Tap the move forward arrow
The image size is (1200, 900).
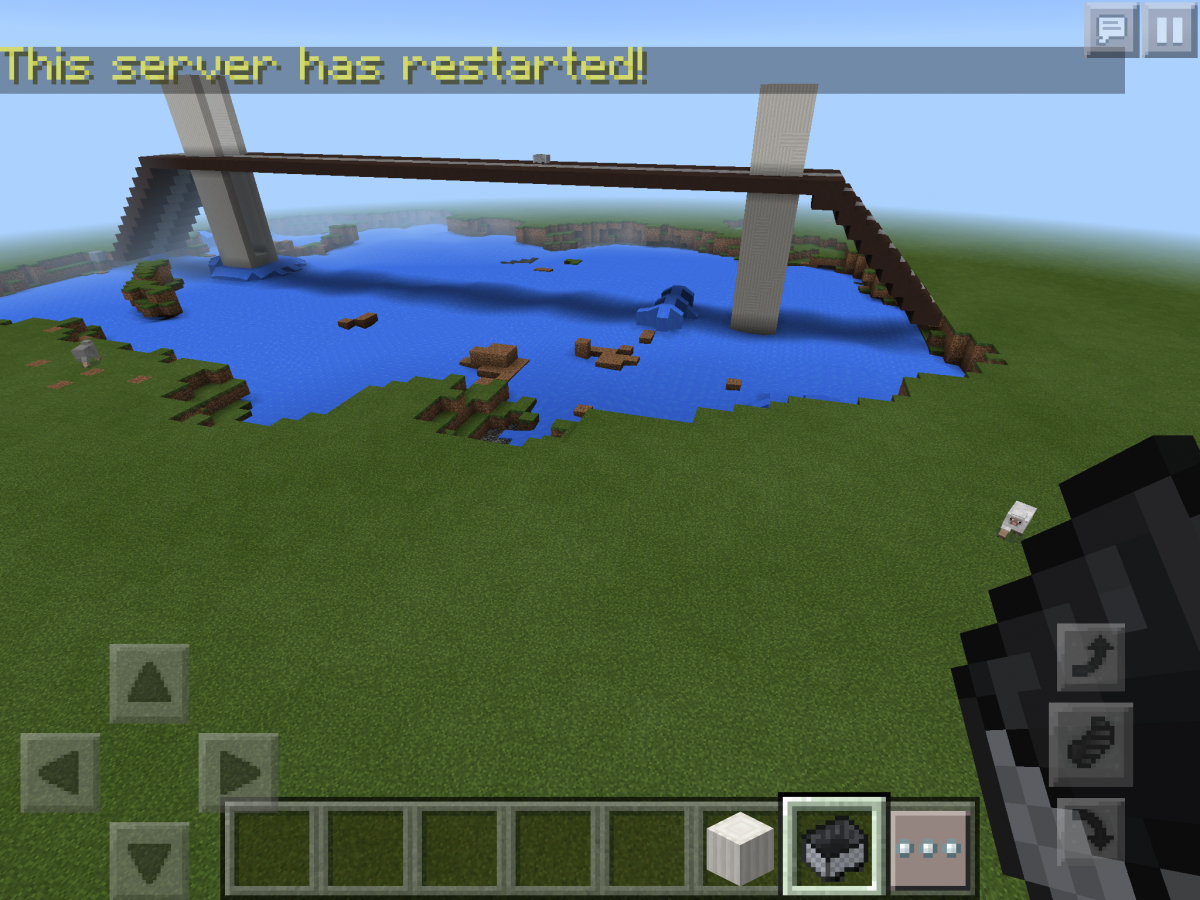click(149, 684)
